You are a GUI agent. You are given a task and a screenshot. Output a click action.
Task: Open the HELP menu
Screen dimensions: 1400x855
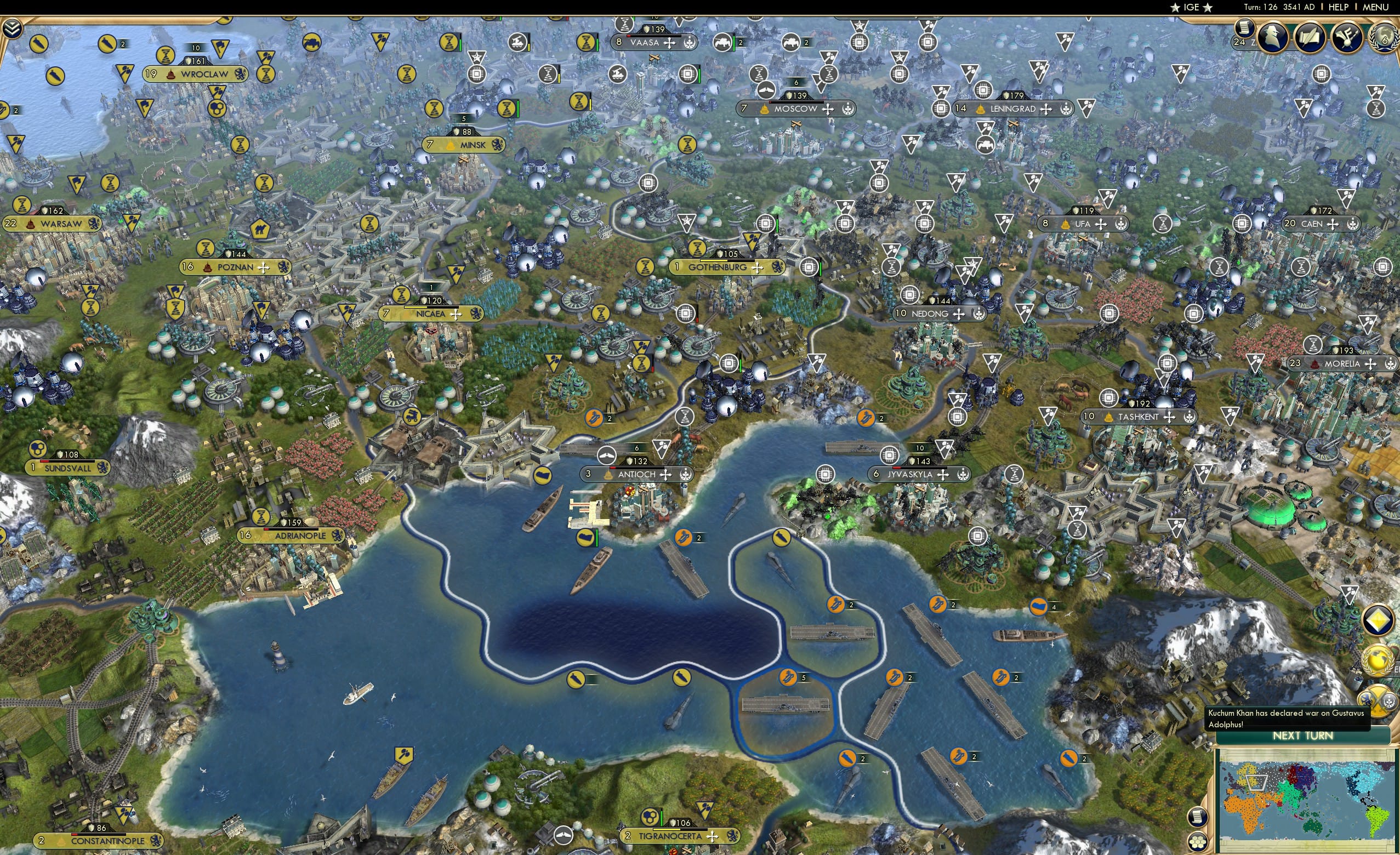point(1339,7)
